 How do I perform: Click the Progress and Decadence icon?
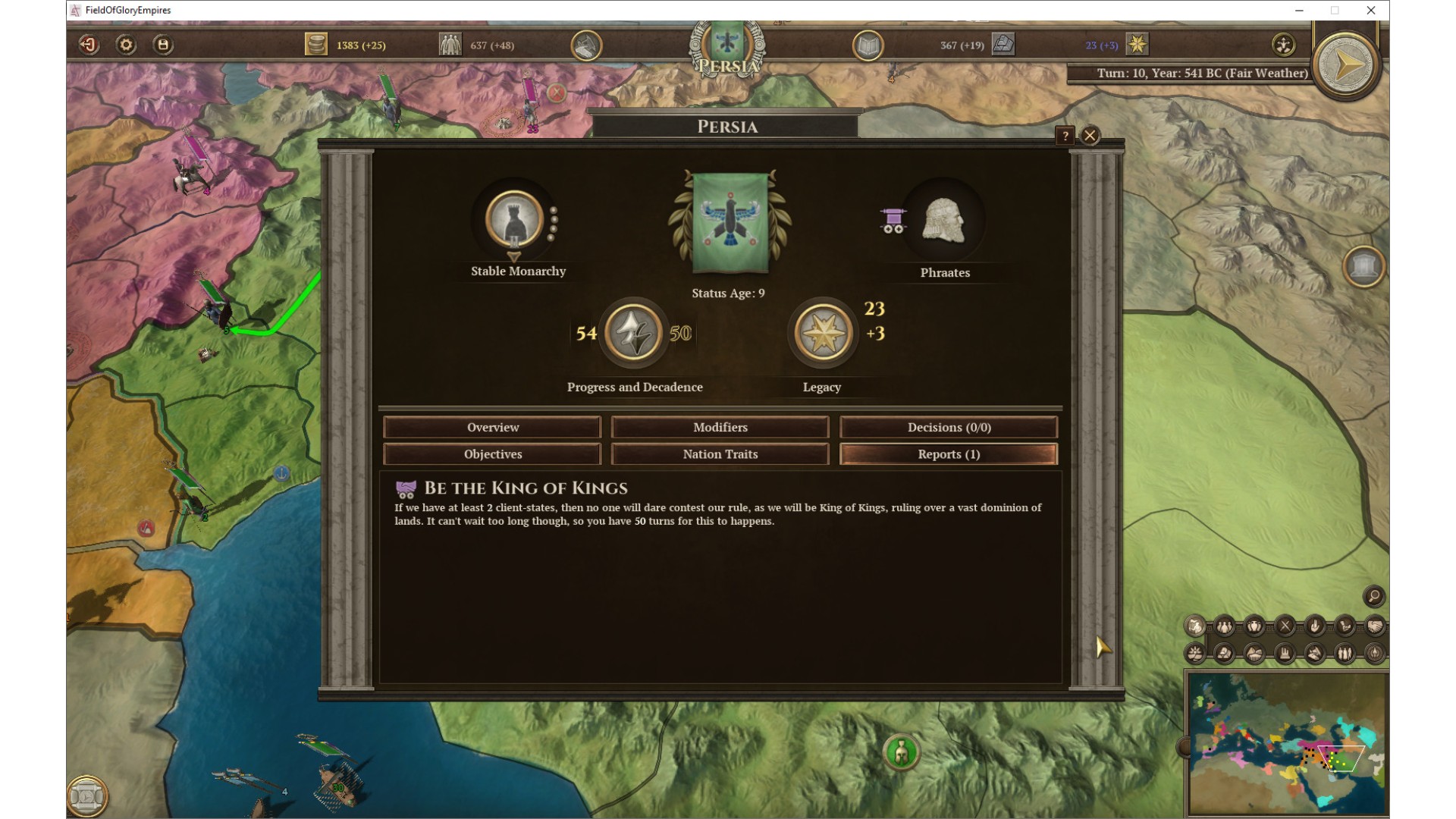click(x=633, y=333)
